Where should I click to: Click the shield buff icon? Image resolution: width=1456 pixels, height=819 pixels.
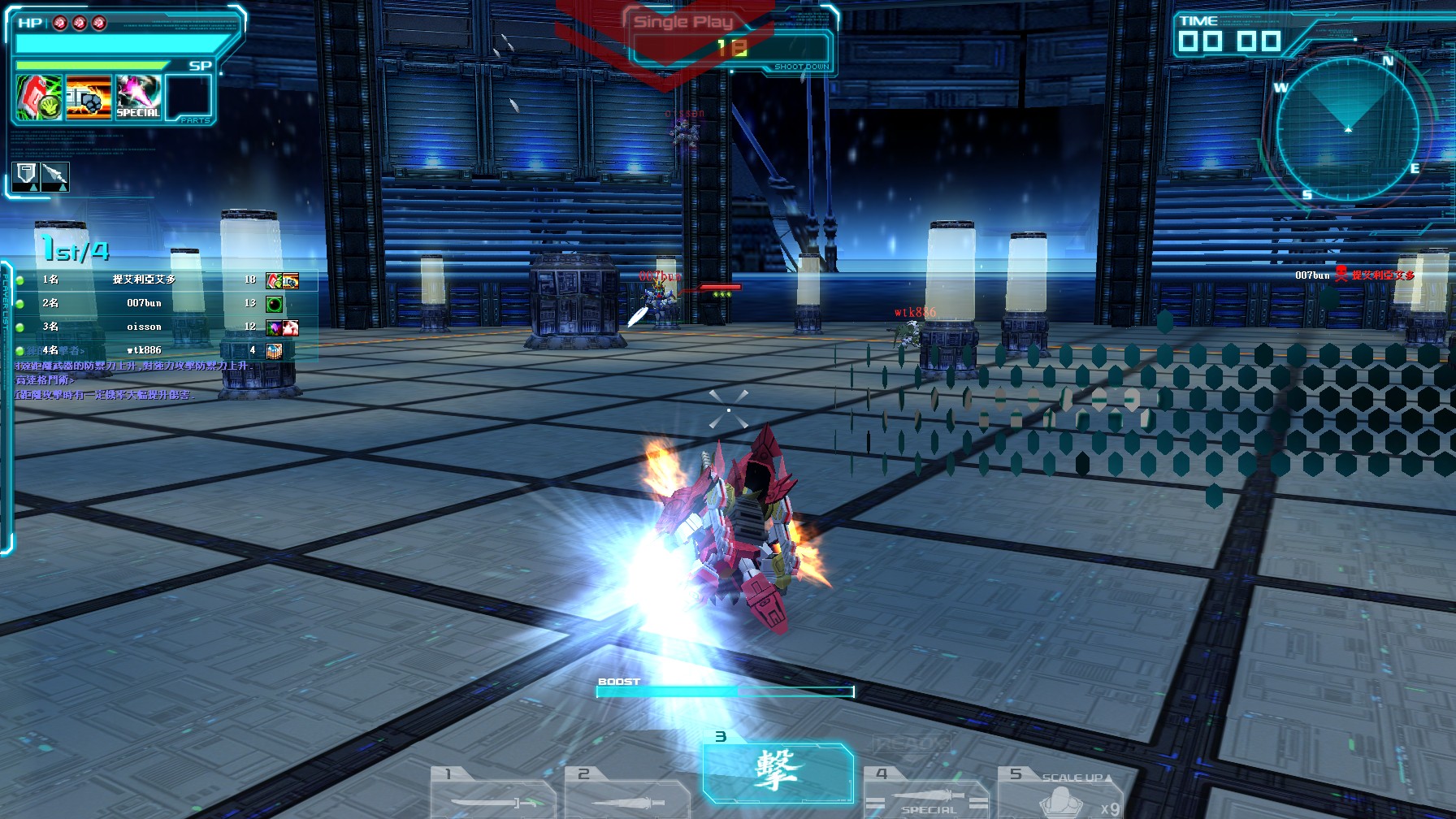(x=27, y=176)
